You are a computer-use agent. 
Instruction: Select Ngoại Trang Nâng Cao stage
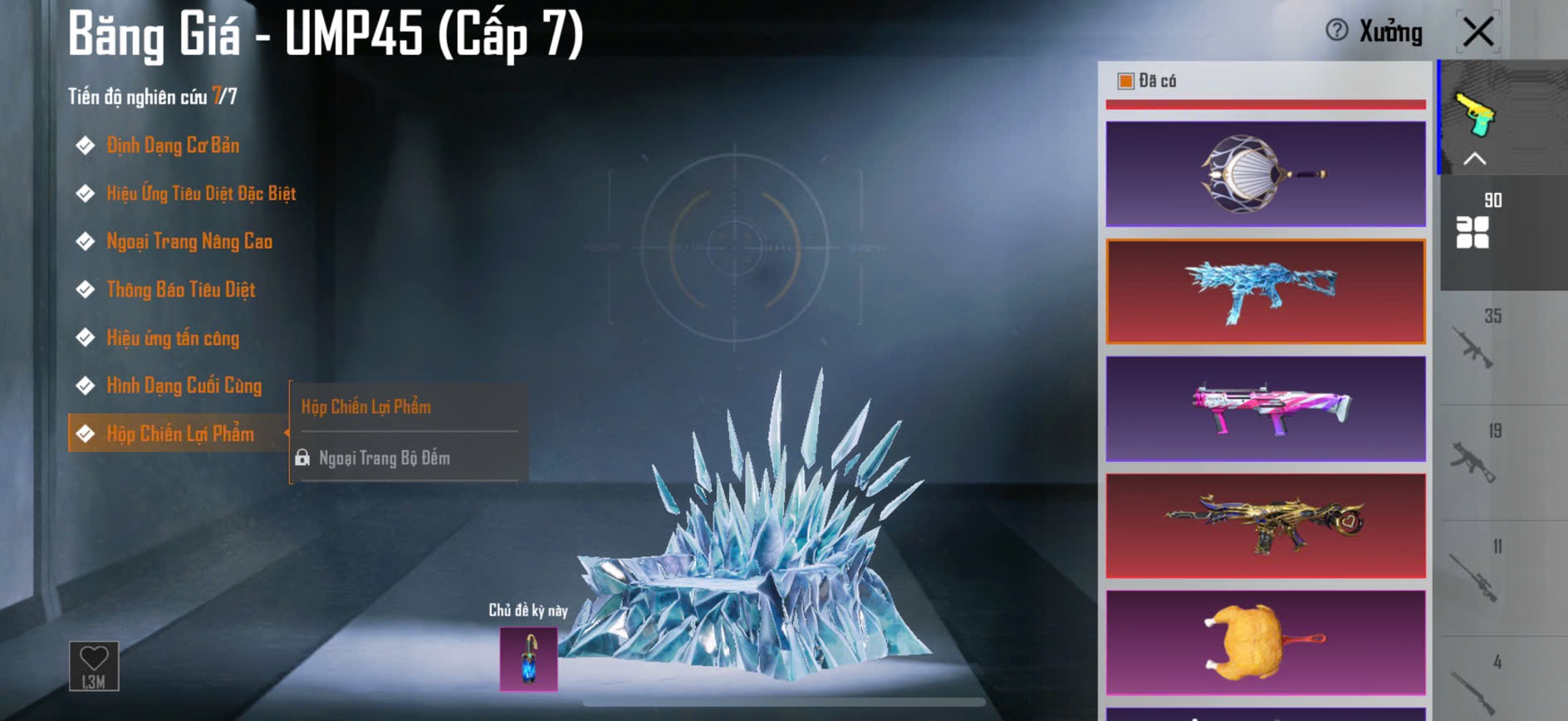point(189,242)
